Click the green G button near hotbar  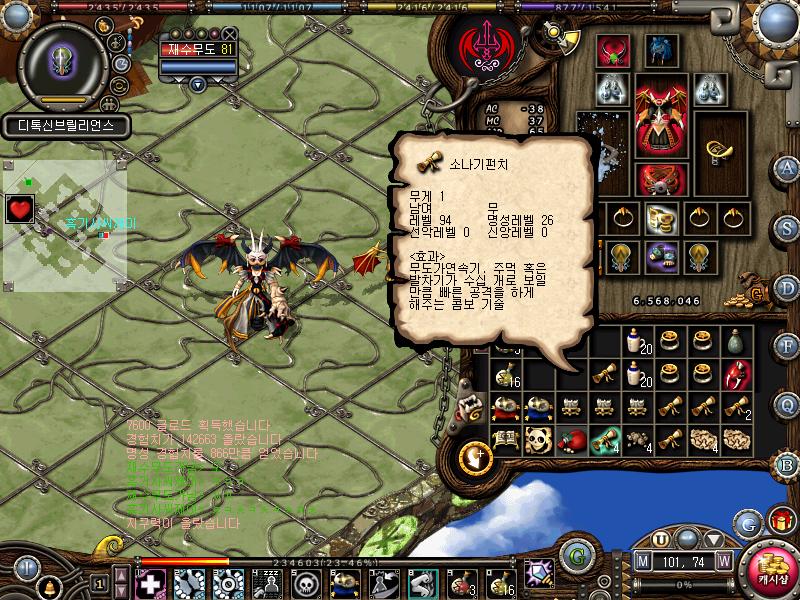click(573, 553)
